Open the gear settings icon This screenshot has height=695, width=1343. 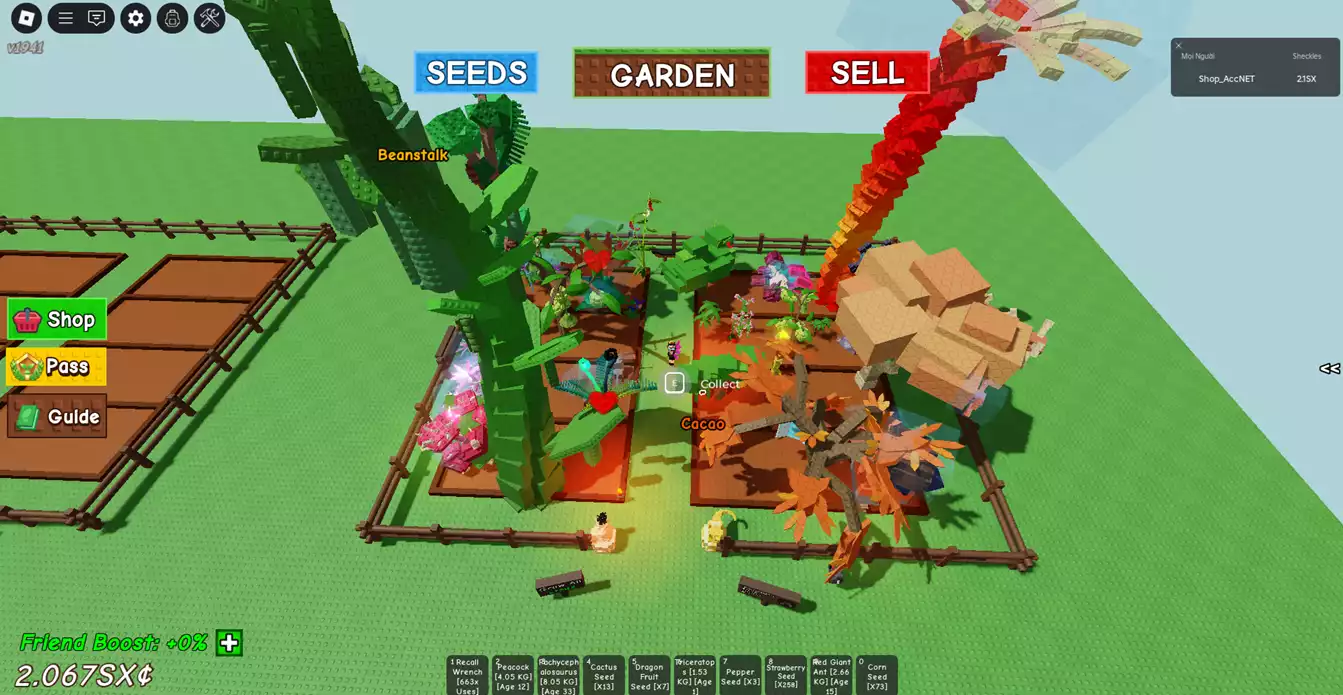click(x=135, y=18)
